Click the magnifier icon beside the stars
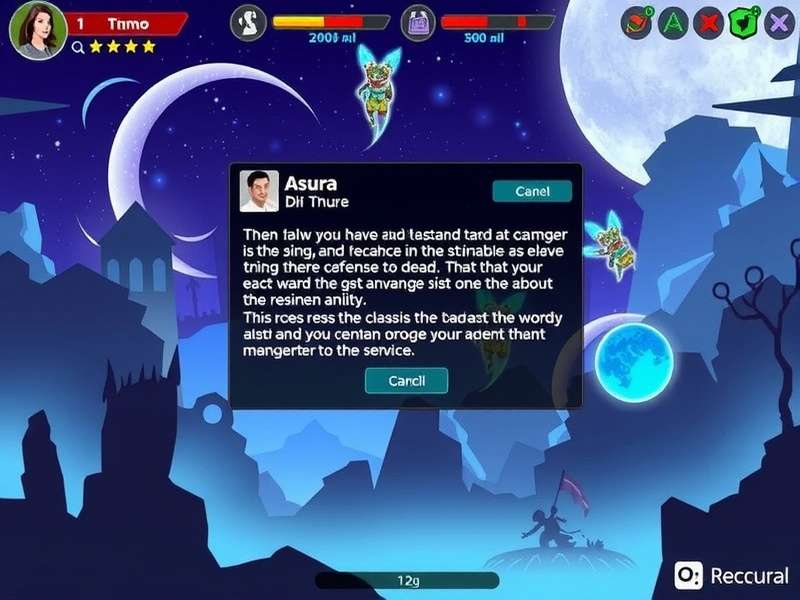Image resolution: width=800 pixels, height=600 pixels. 77,46
